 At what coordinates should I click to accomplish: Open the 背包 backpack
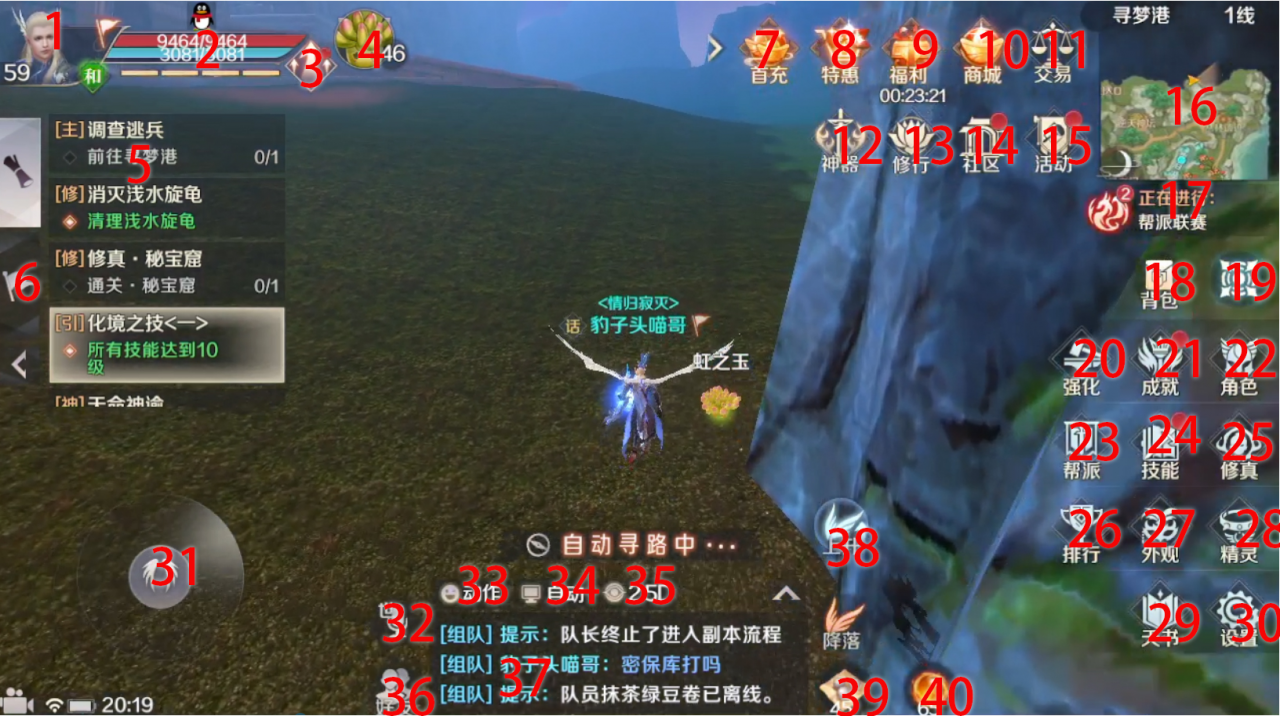1160,281
